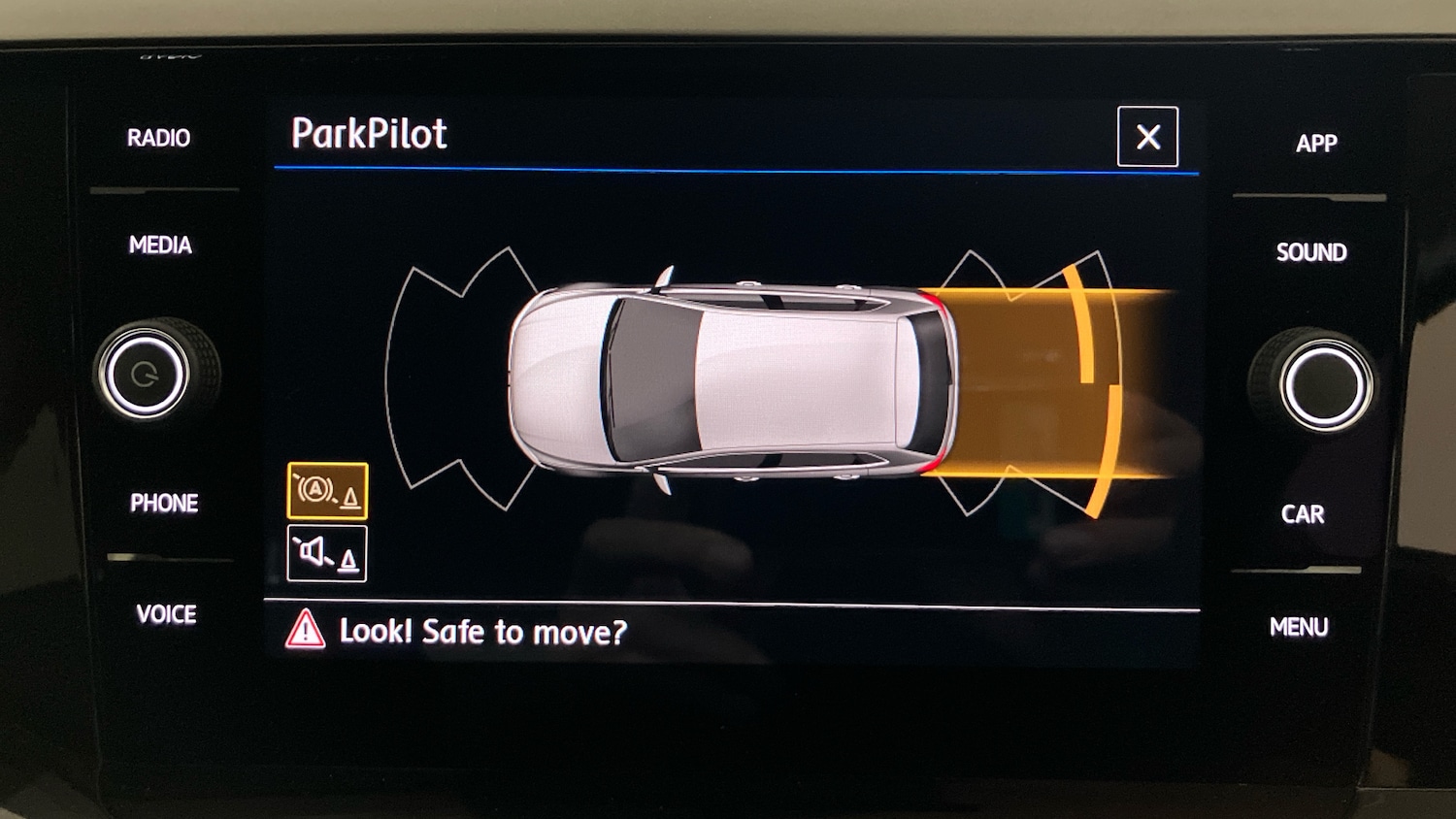Viewport: 1456px width, 819px height.
Task: Open the PHONE menu
Action: coord(164,503)
